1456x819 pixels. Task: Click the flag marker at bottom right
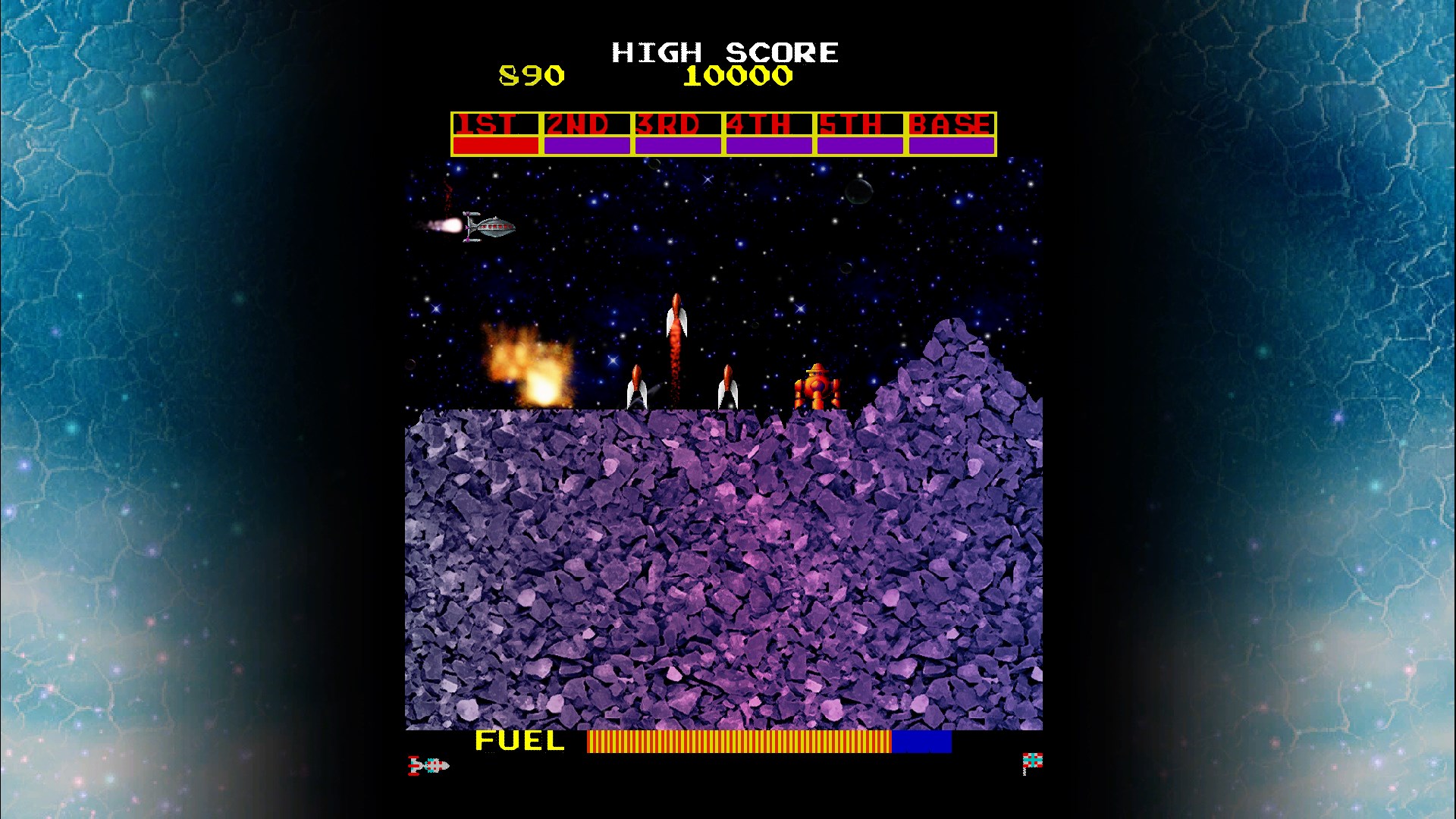coord(1031,762)
